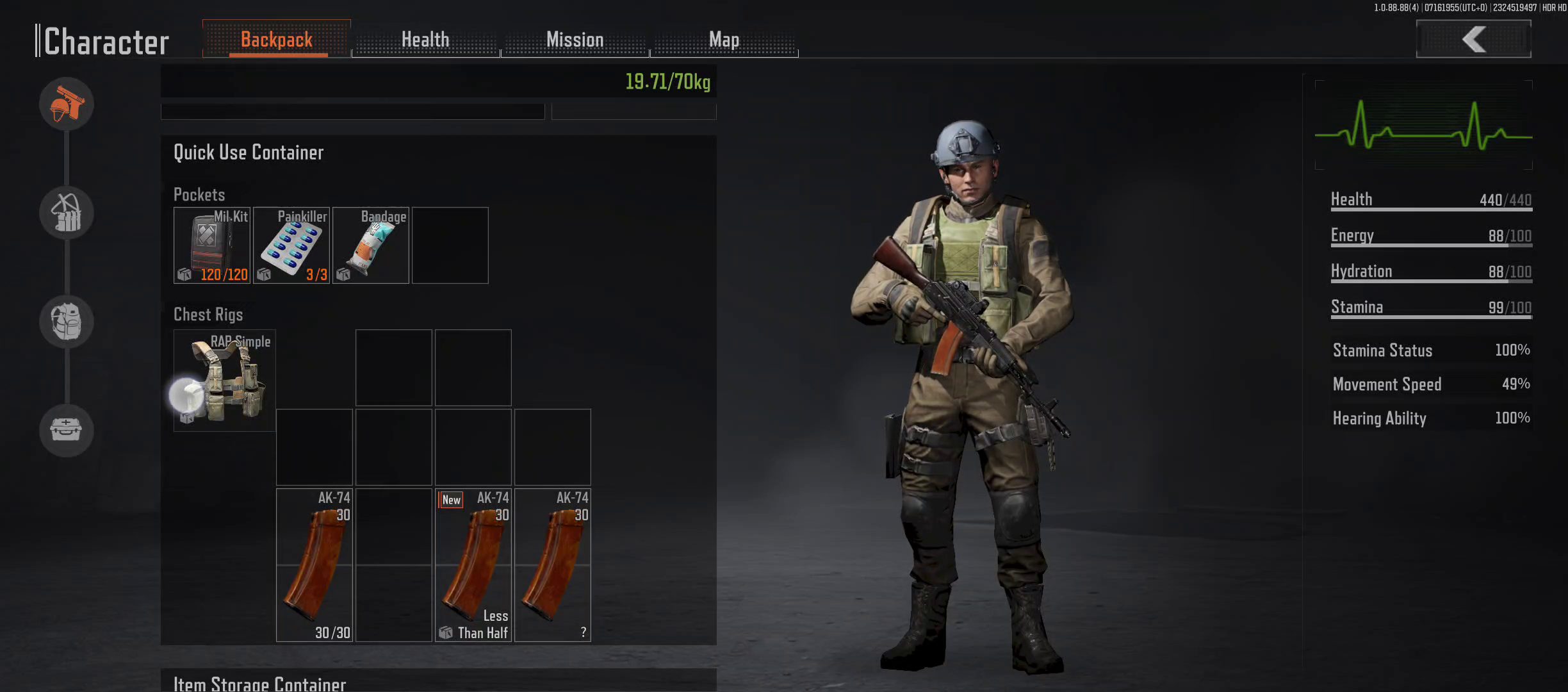Select the New AK-74 magazine
Screen dimensions: 1568x692
pos(473,565)
